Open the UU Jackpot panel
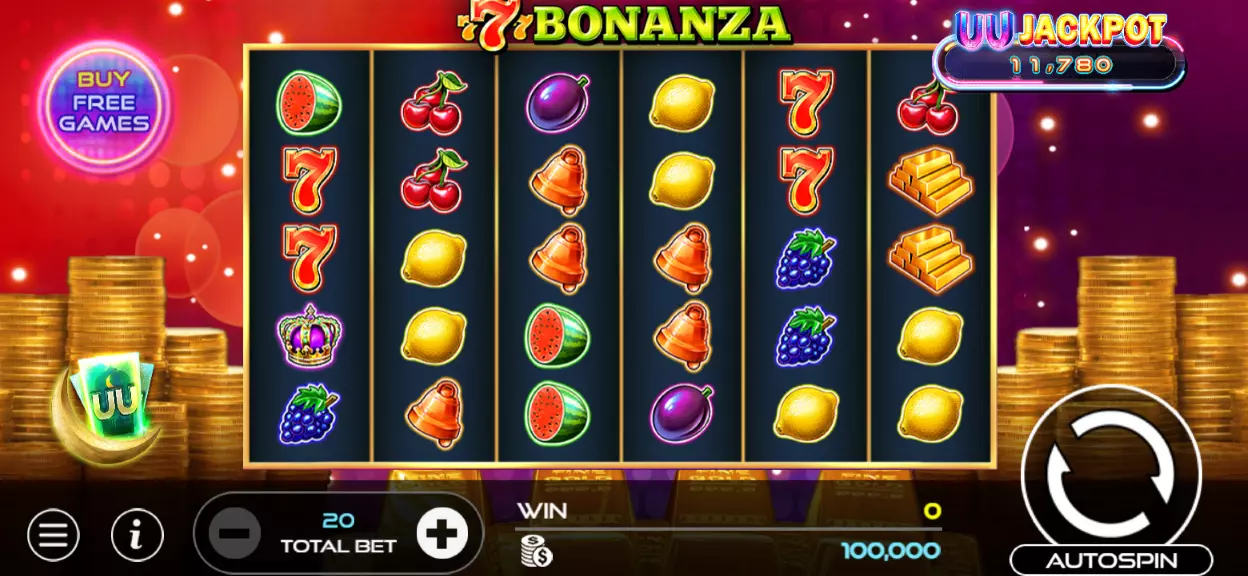The width and height of the screenshot is (1248, 576). [x=1060, y=50]
